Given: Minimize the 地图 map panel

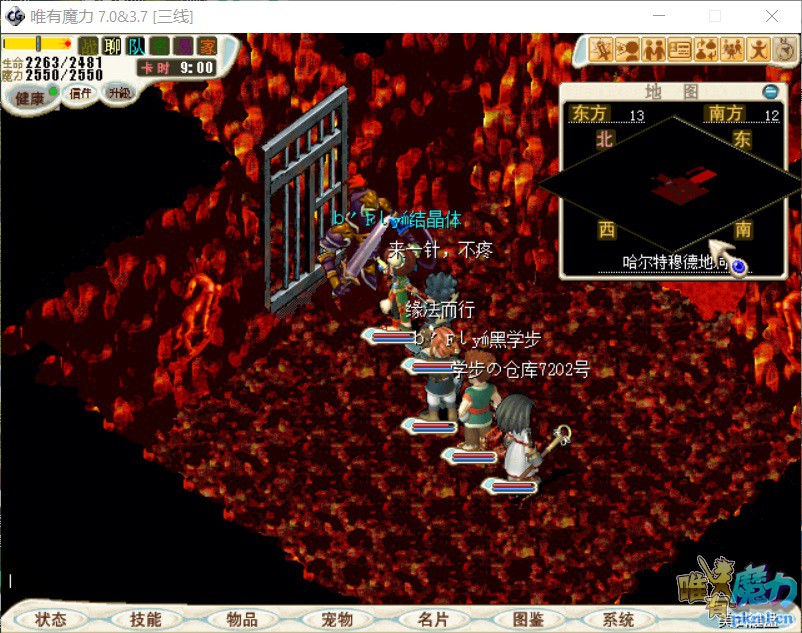Looking at the screenshot, I should pyautogui.click(x=769, y=92).
